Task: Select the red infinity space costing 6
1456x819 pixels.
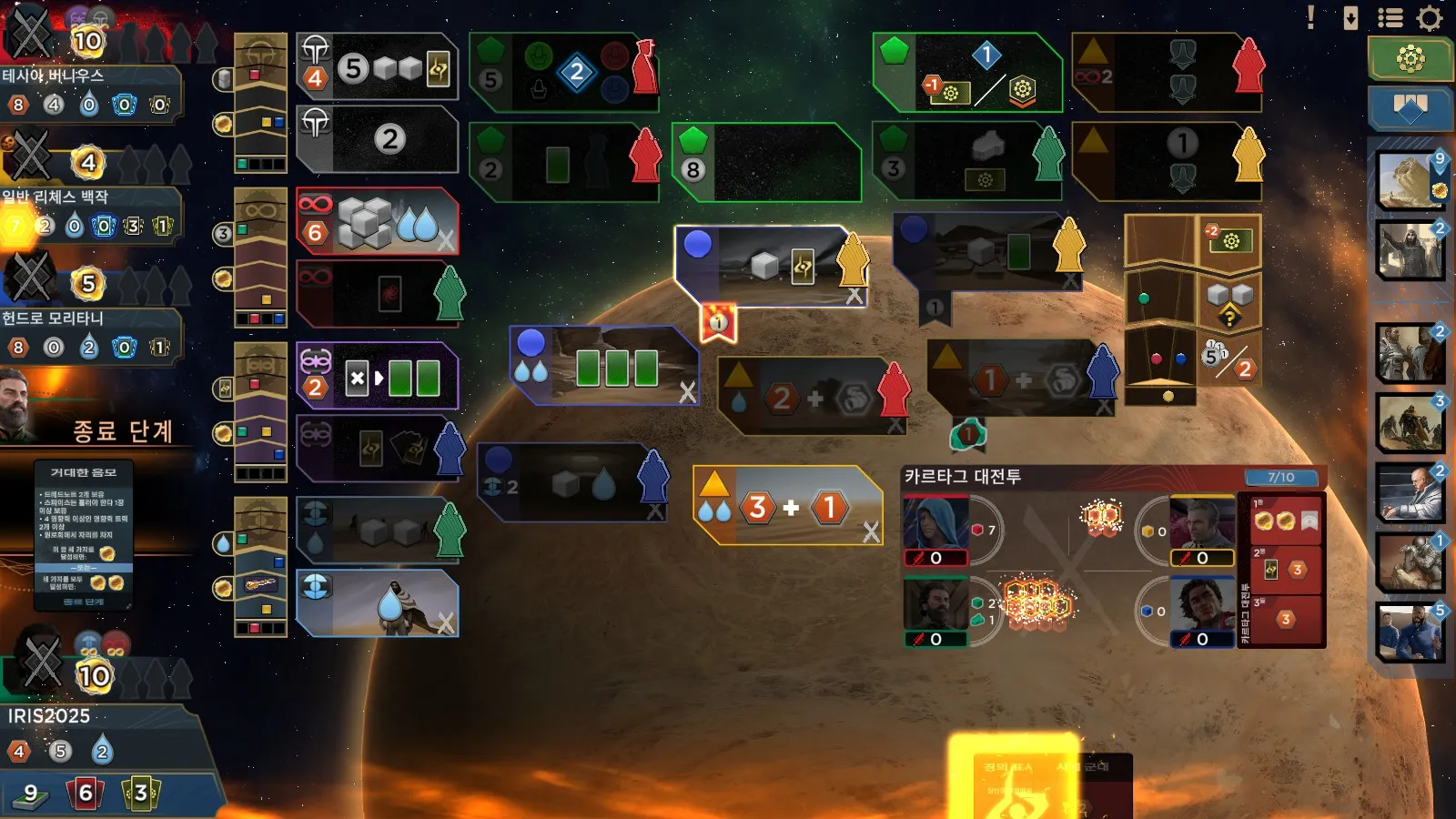Action: [x=377, y=222]
